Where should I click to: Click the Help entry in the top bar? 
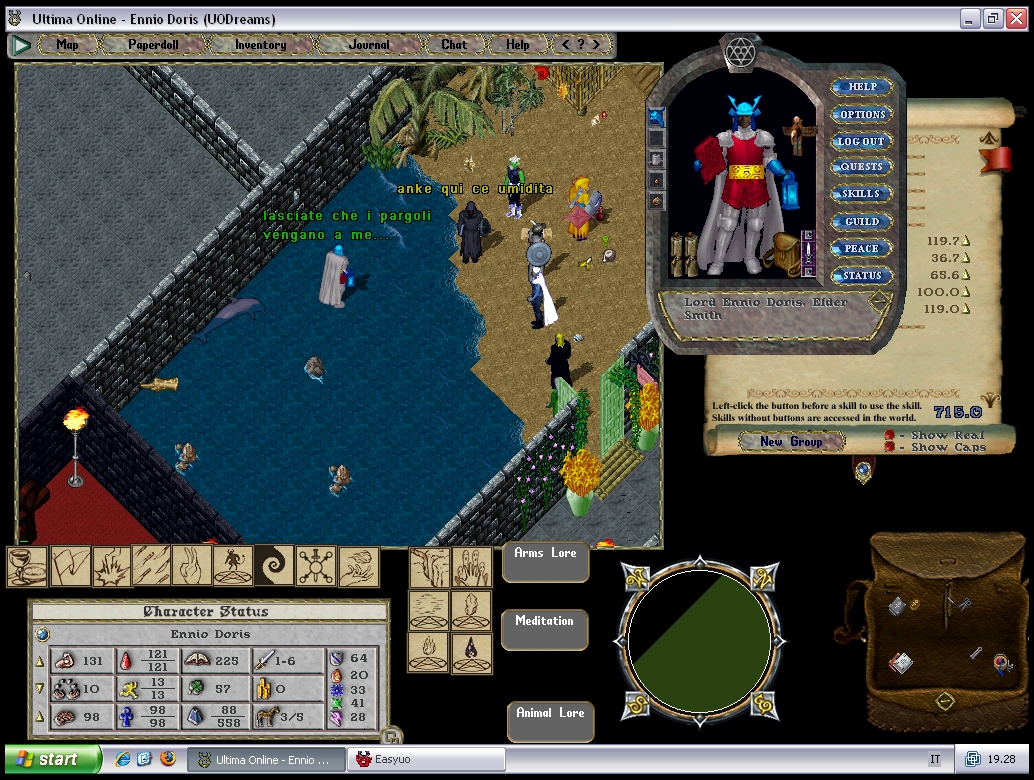point(517,45)
